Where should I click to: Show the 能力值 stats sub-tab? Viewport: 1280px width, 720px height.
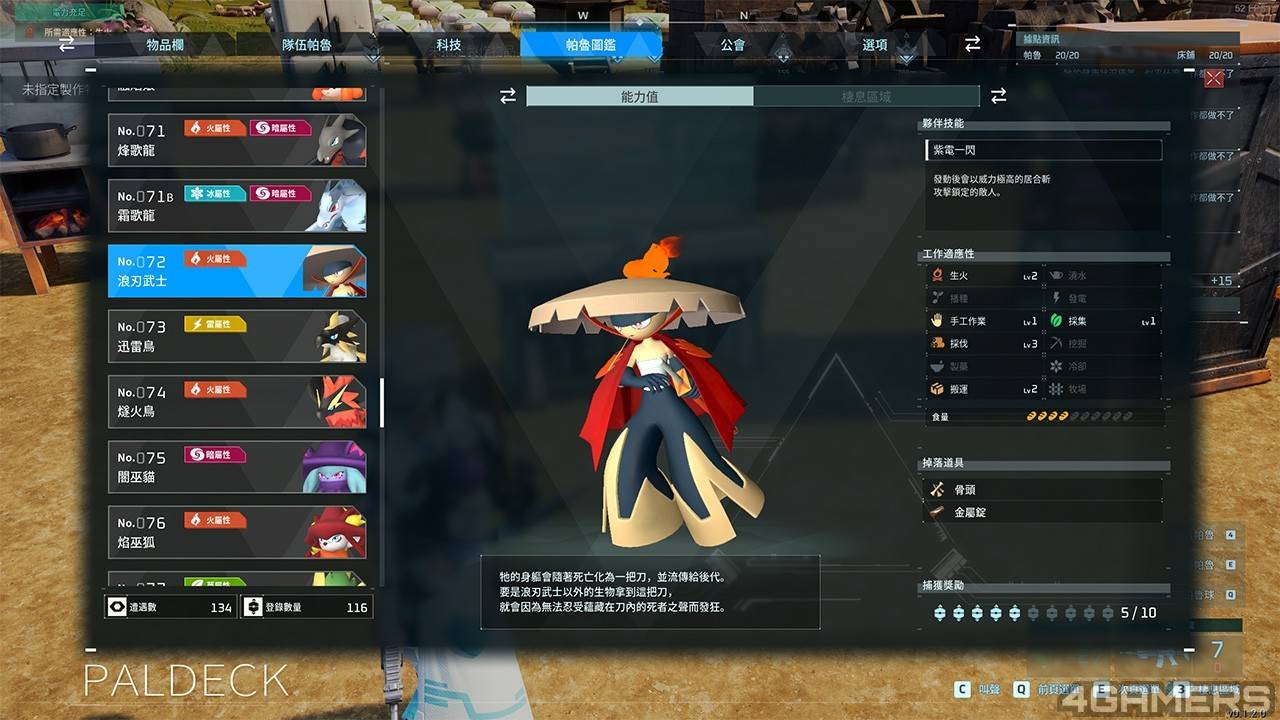640,97
